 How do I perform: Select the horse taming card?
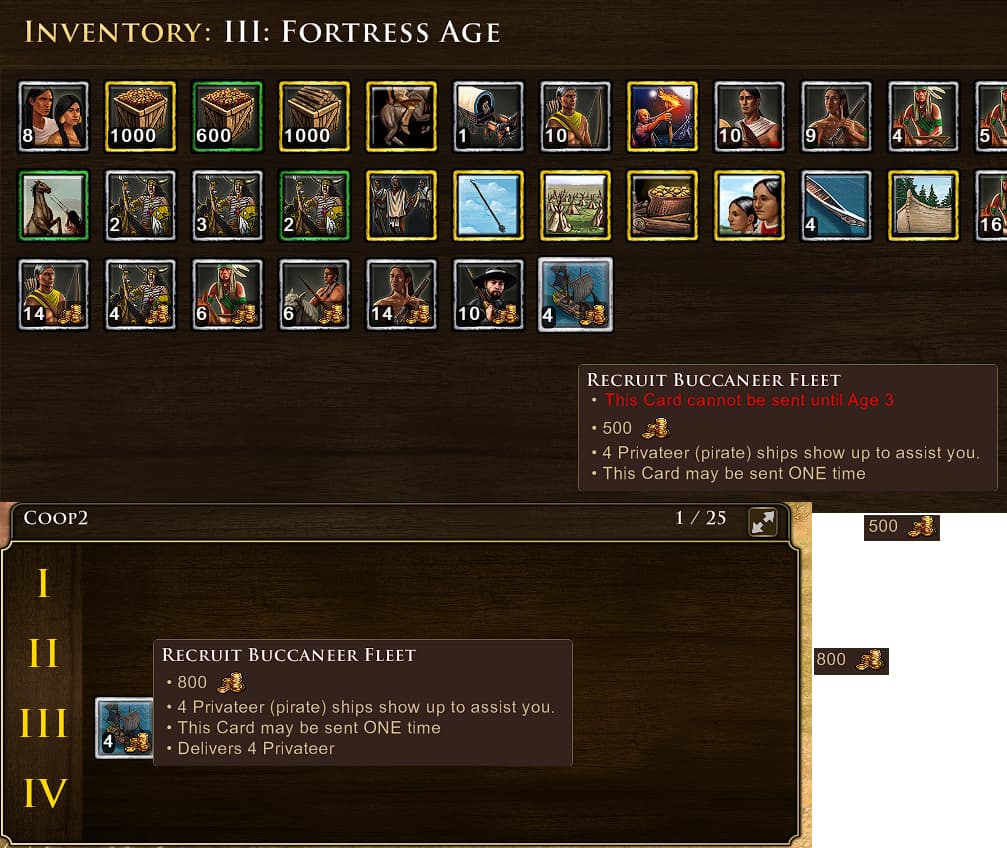pyautogui.click(x=54, y=205)
